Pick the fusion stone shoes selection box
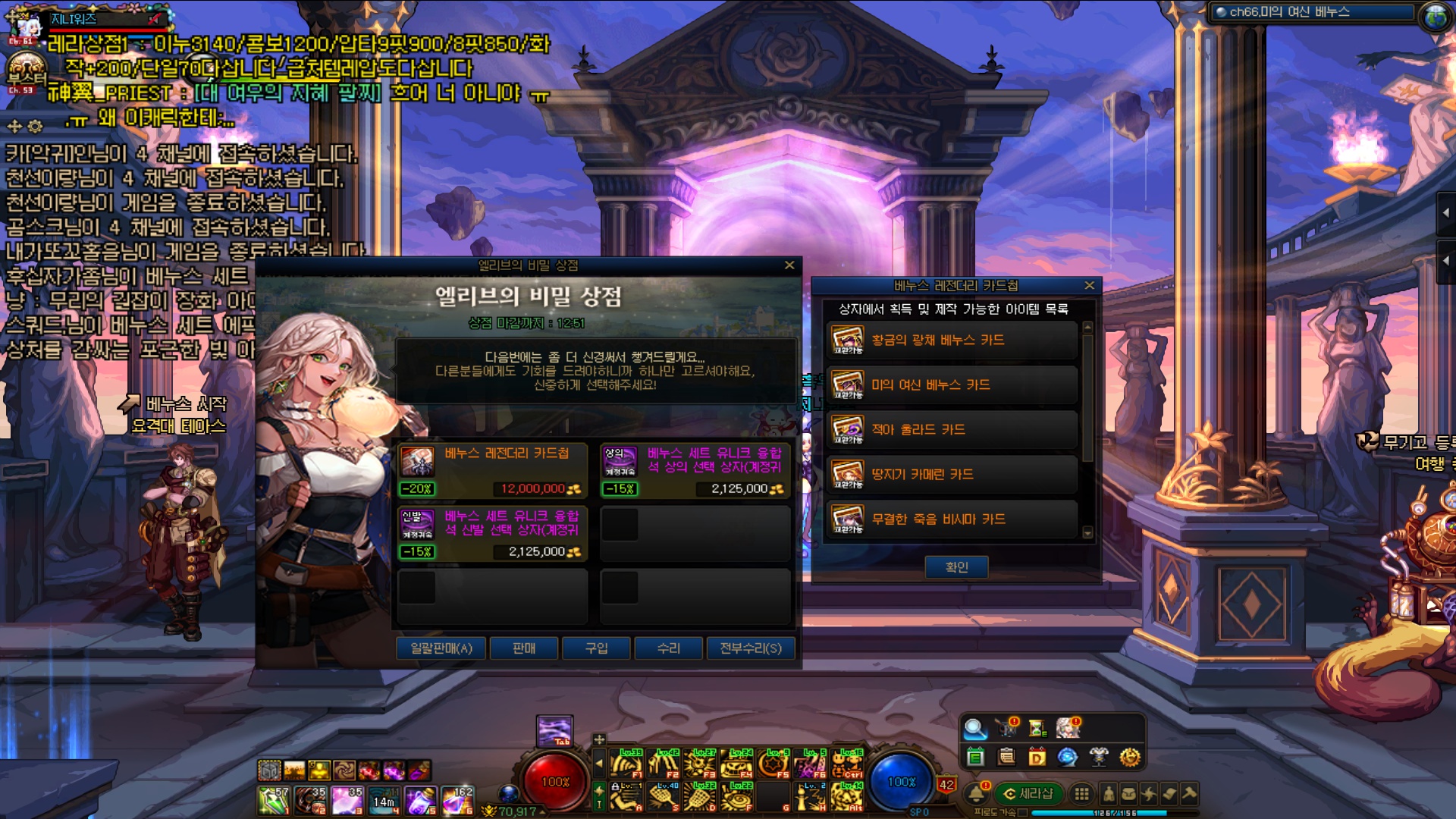The width and height of the screenshot is (1456, 819). (492, 533)
